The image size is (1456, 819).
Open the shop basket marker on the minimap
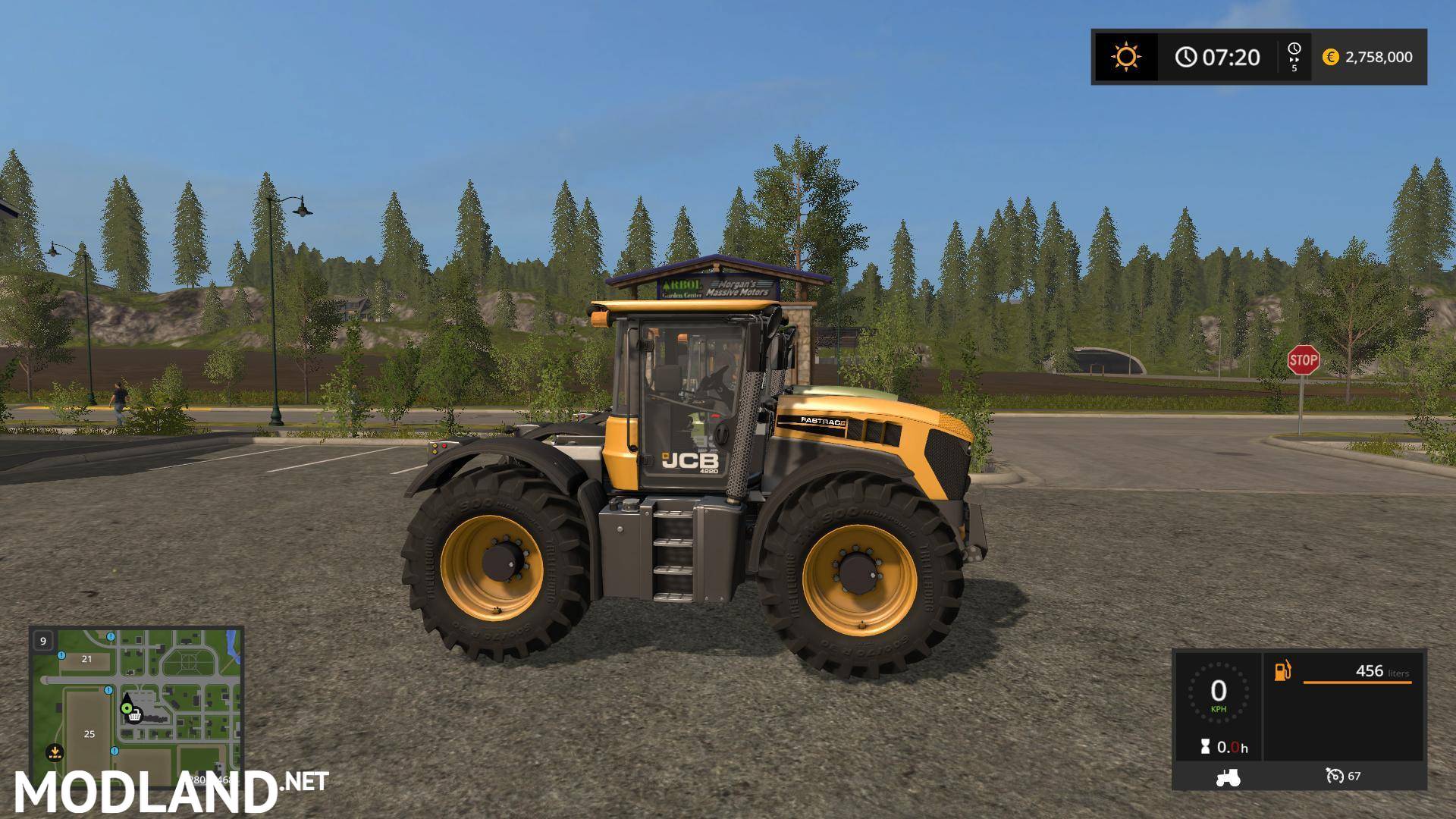(135, 717)
